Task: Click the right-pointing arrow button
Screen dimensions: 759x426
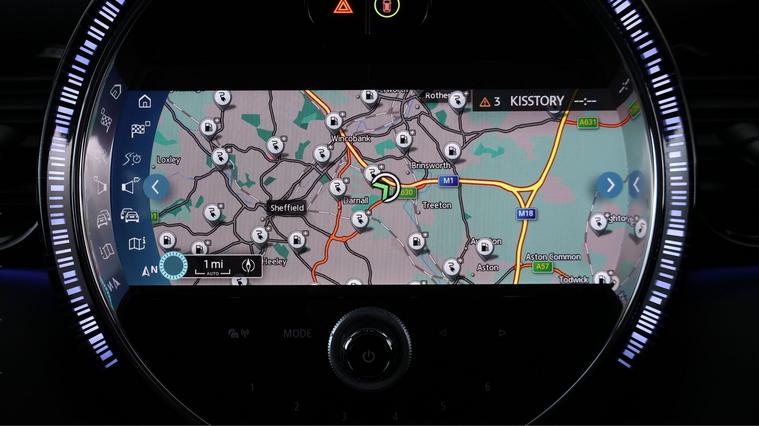Action: tap(609, 185)
